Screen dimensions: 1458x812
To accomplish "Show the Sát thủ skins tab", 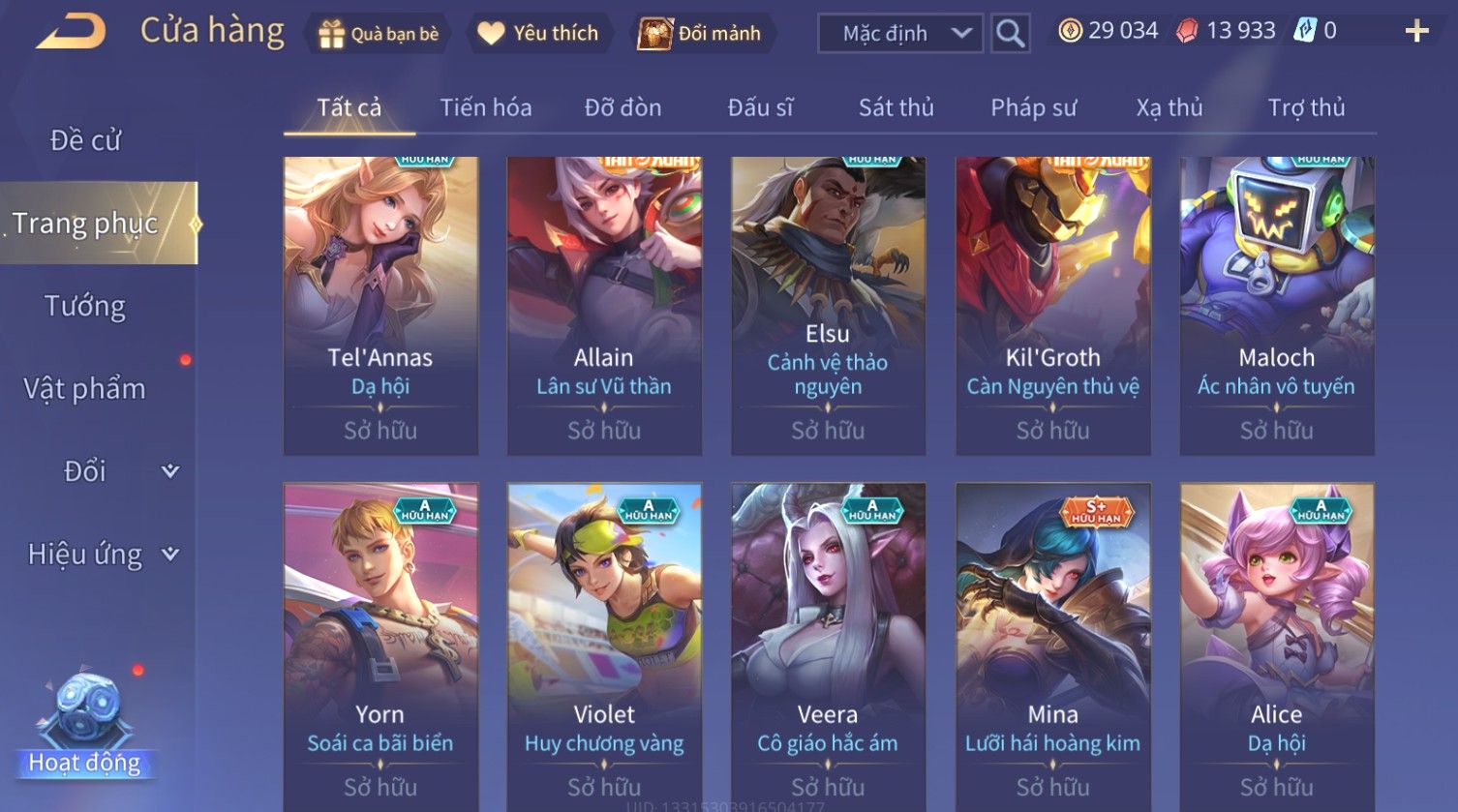I will click(896, 107).
